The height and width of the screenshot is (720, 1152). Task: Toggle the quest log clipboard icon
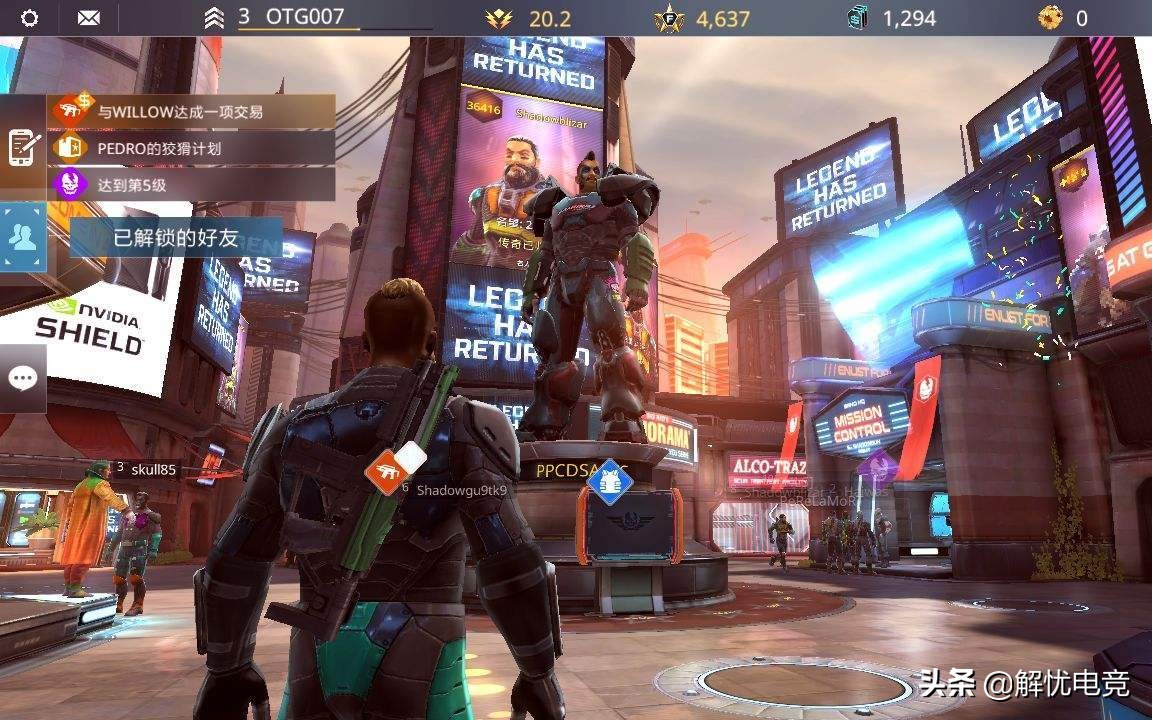(23, 147)
